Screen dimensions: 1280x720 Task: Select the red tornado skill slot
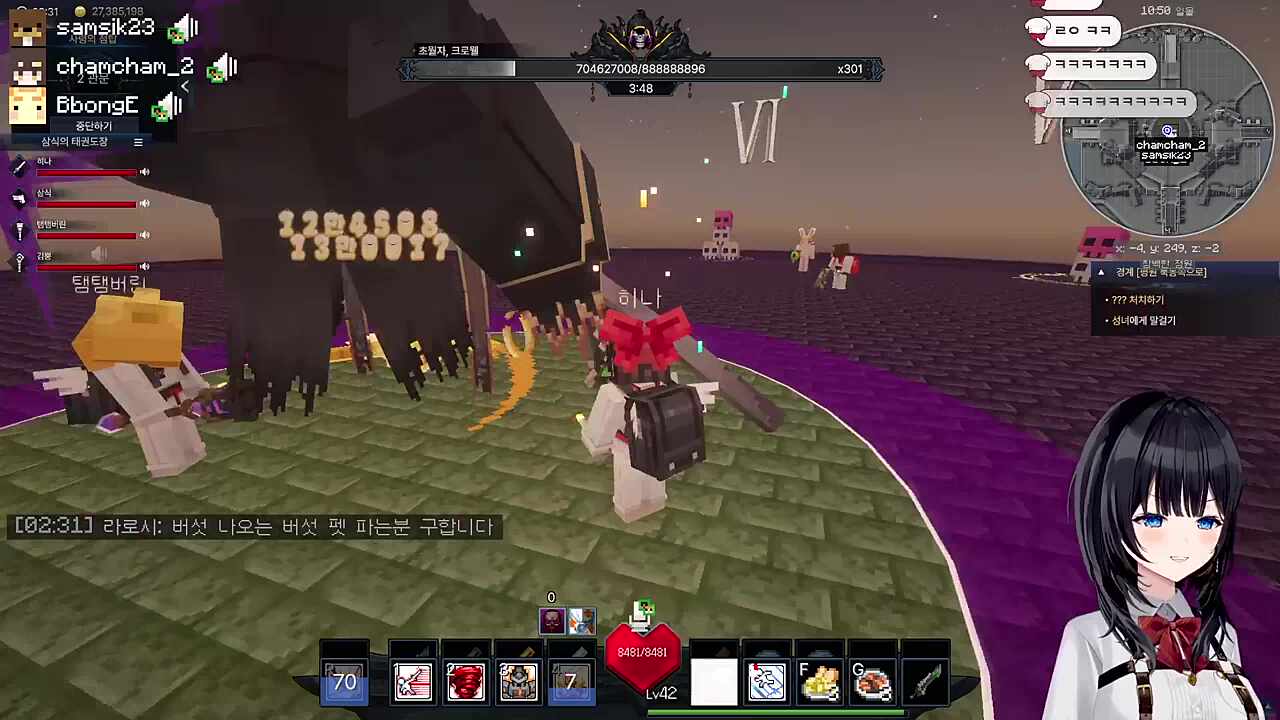point(466,682)
